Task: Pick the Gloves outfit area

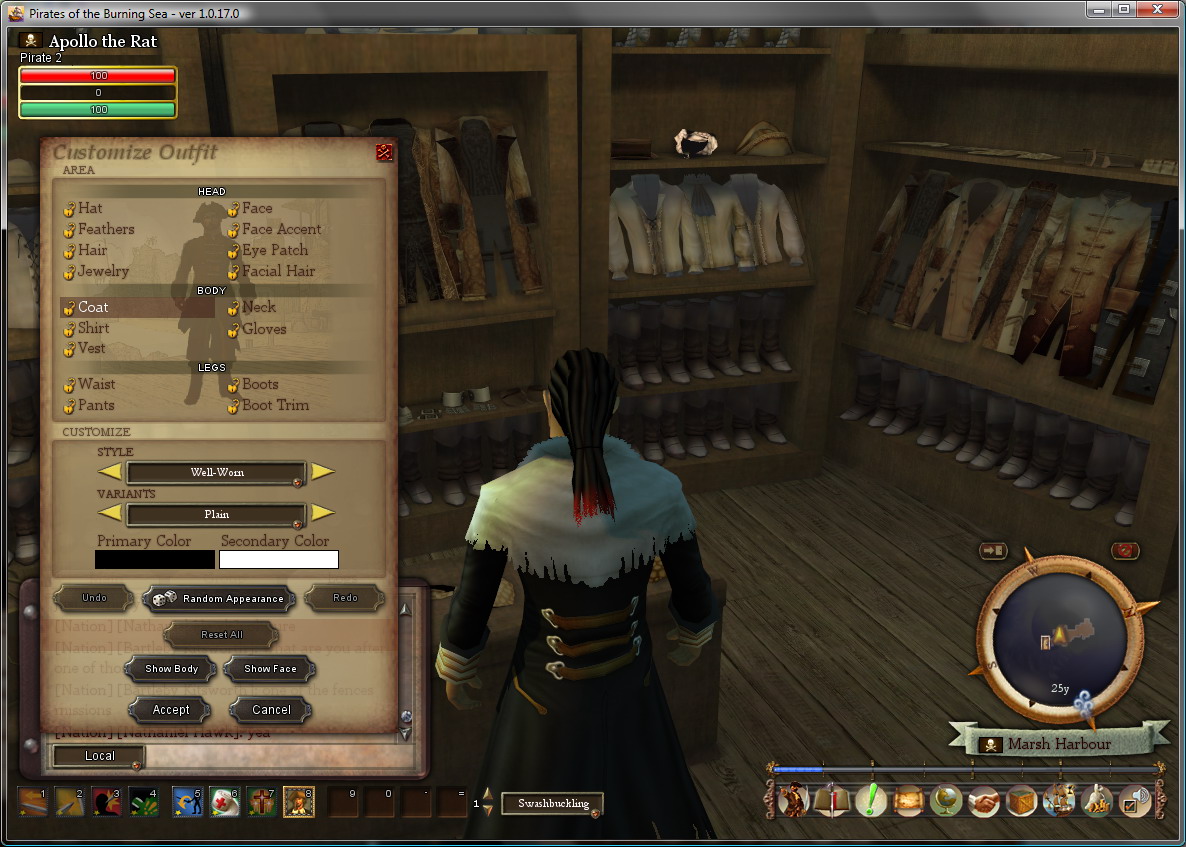Action: pyautogui.click(x=263, y=328)
